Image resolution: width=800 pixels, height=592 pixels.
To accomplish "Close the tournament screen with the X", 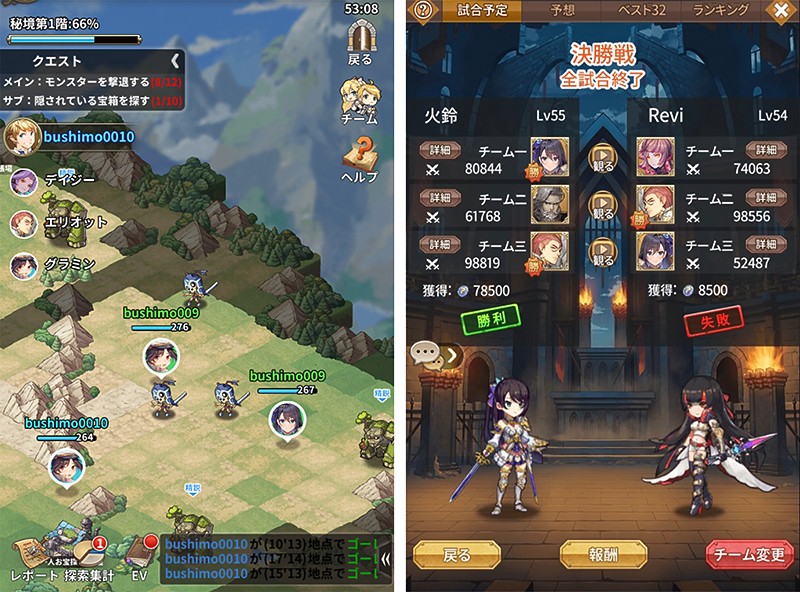I will pos(781,10).
